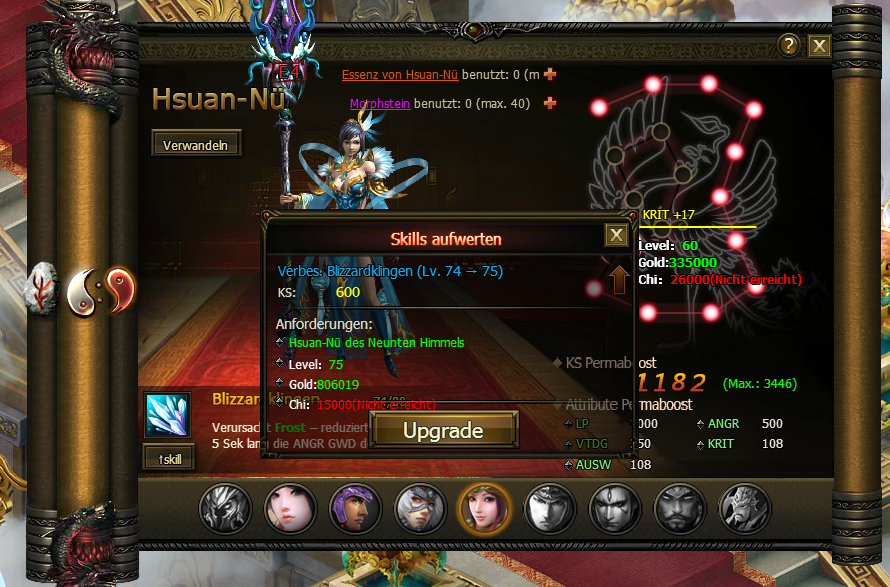Screen dimensions: 890x587
Task: Click the skill button under Blizzardklingen icon
Action: tap(168, 458)
